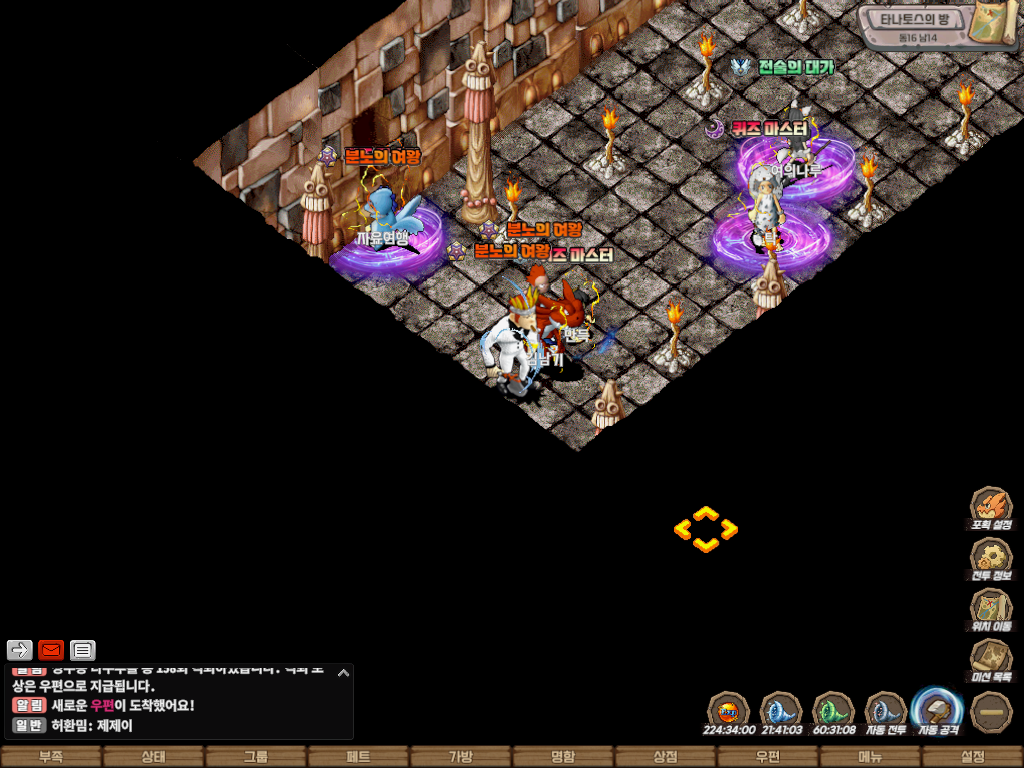Click the red mail envelope icon

pyautogui.click(x=51, y=651)
